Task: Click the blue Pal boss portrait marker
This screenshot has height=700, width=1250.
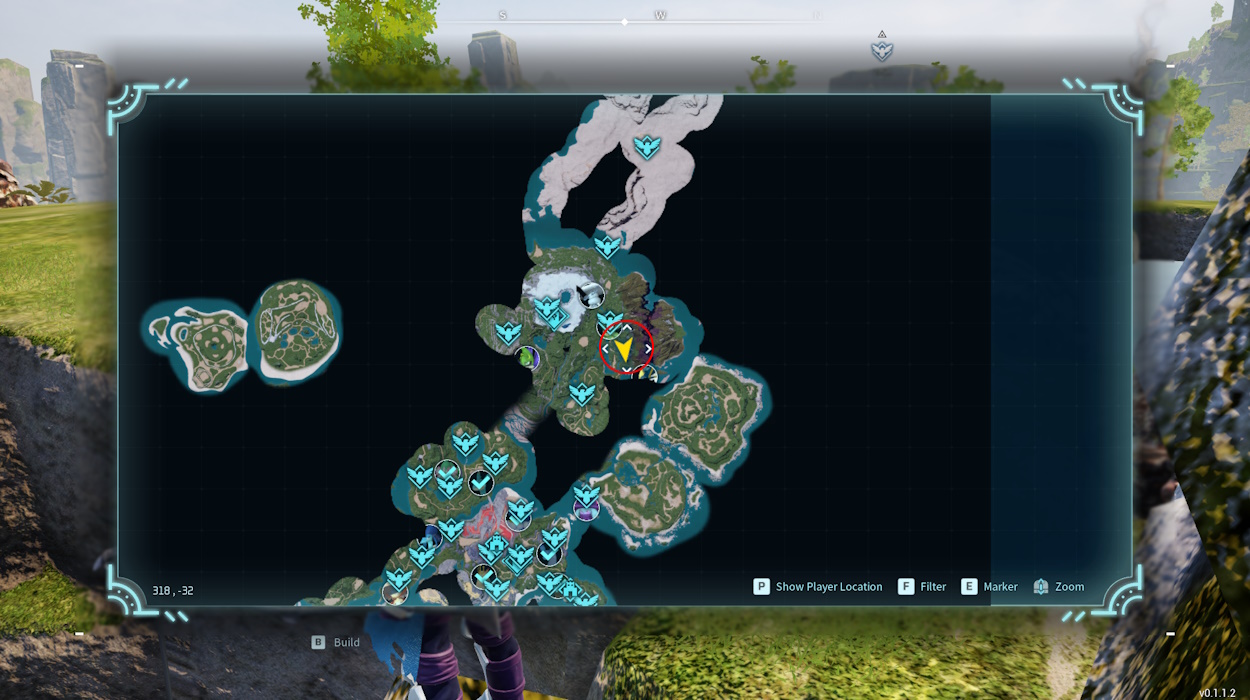Action: (432, 536)
